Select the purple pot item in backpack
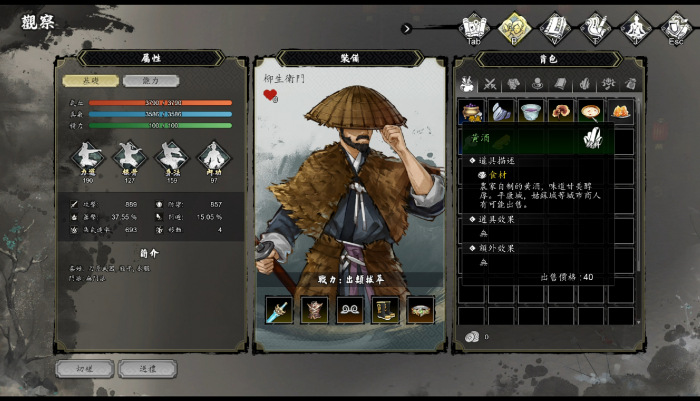This screenshot has width=700, height=401. pos(472,111)
